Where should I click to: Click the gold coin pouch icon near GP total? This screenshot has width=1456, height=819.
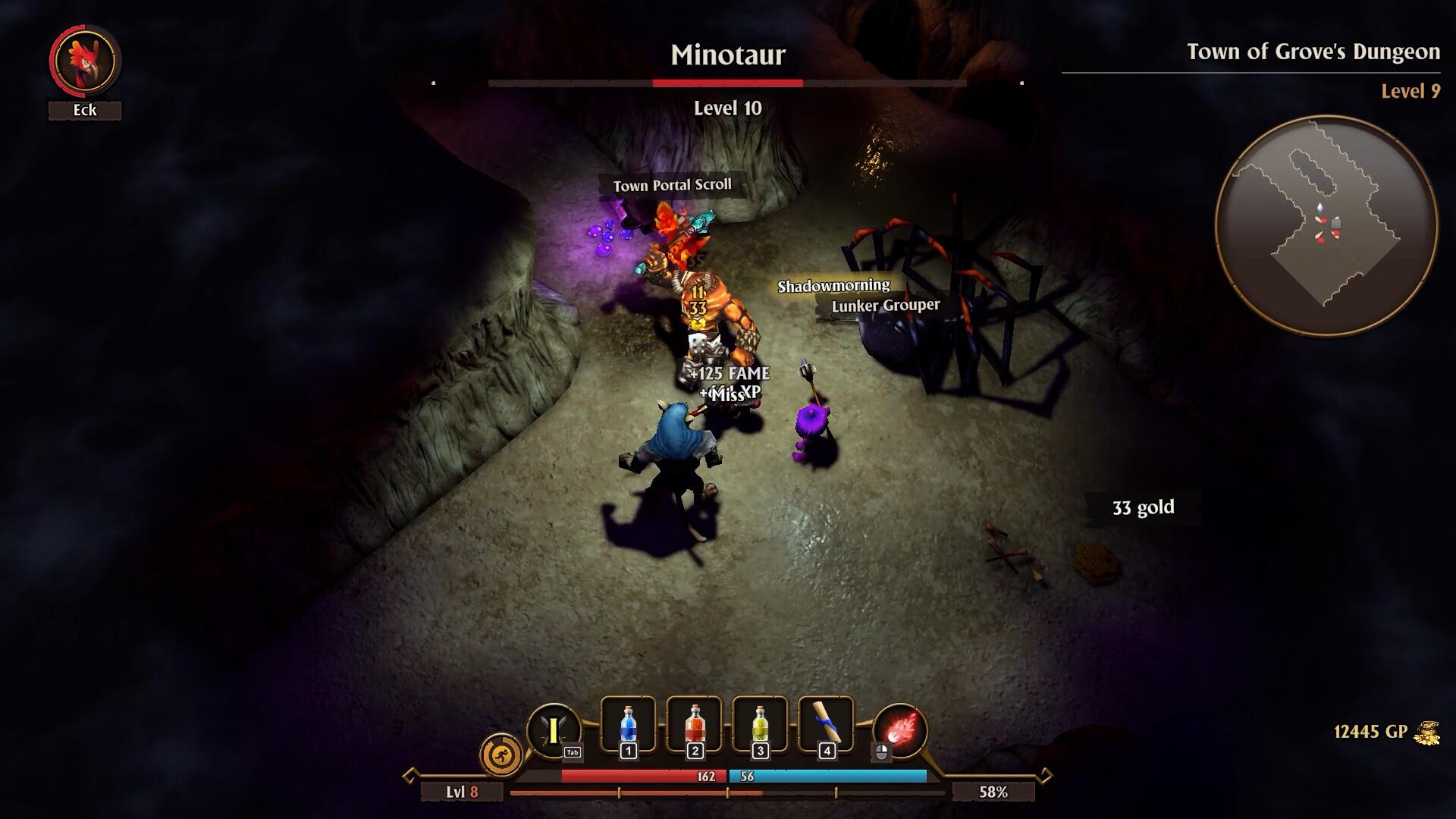coord(1429,733)
